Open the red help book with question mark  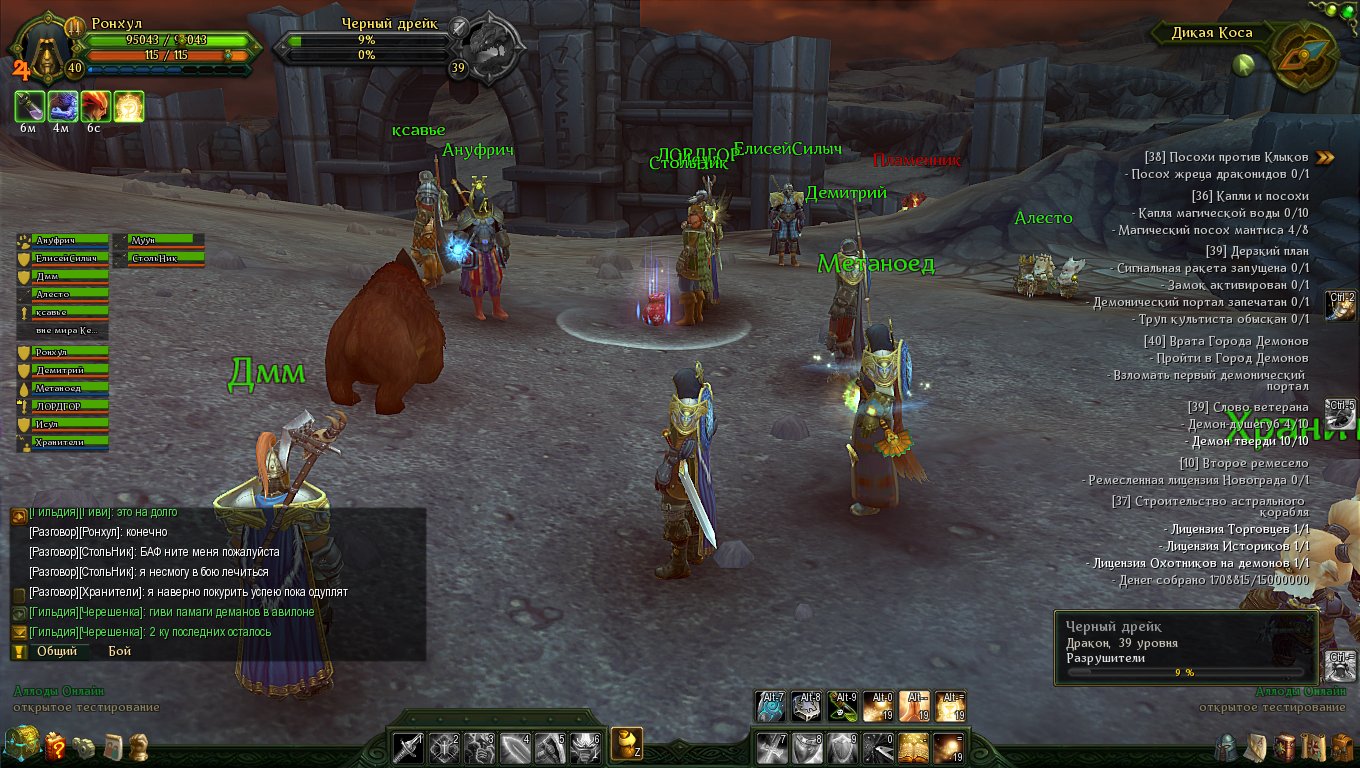click(x=56, y=746)
